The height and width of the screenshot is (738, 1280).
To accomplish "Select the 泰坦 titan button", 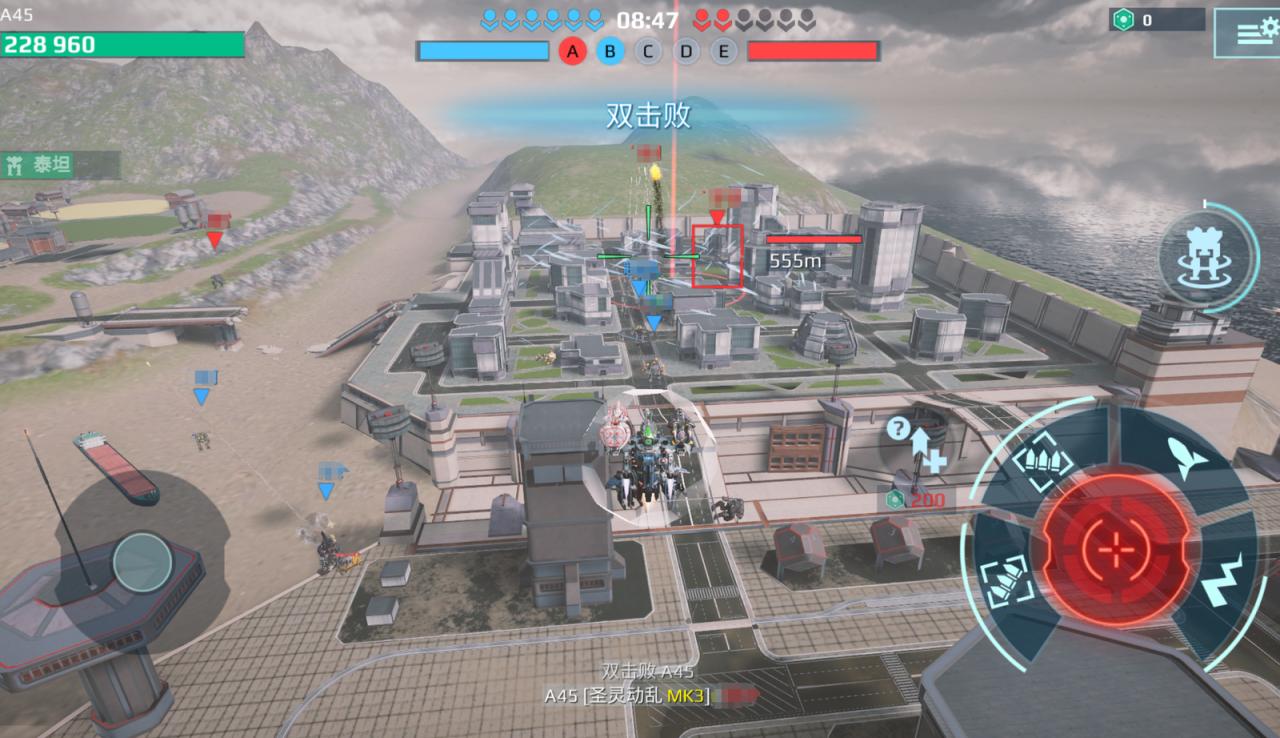I will pos(60,164).
